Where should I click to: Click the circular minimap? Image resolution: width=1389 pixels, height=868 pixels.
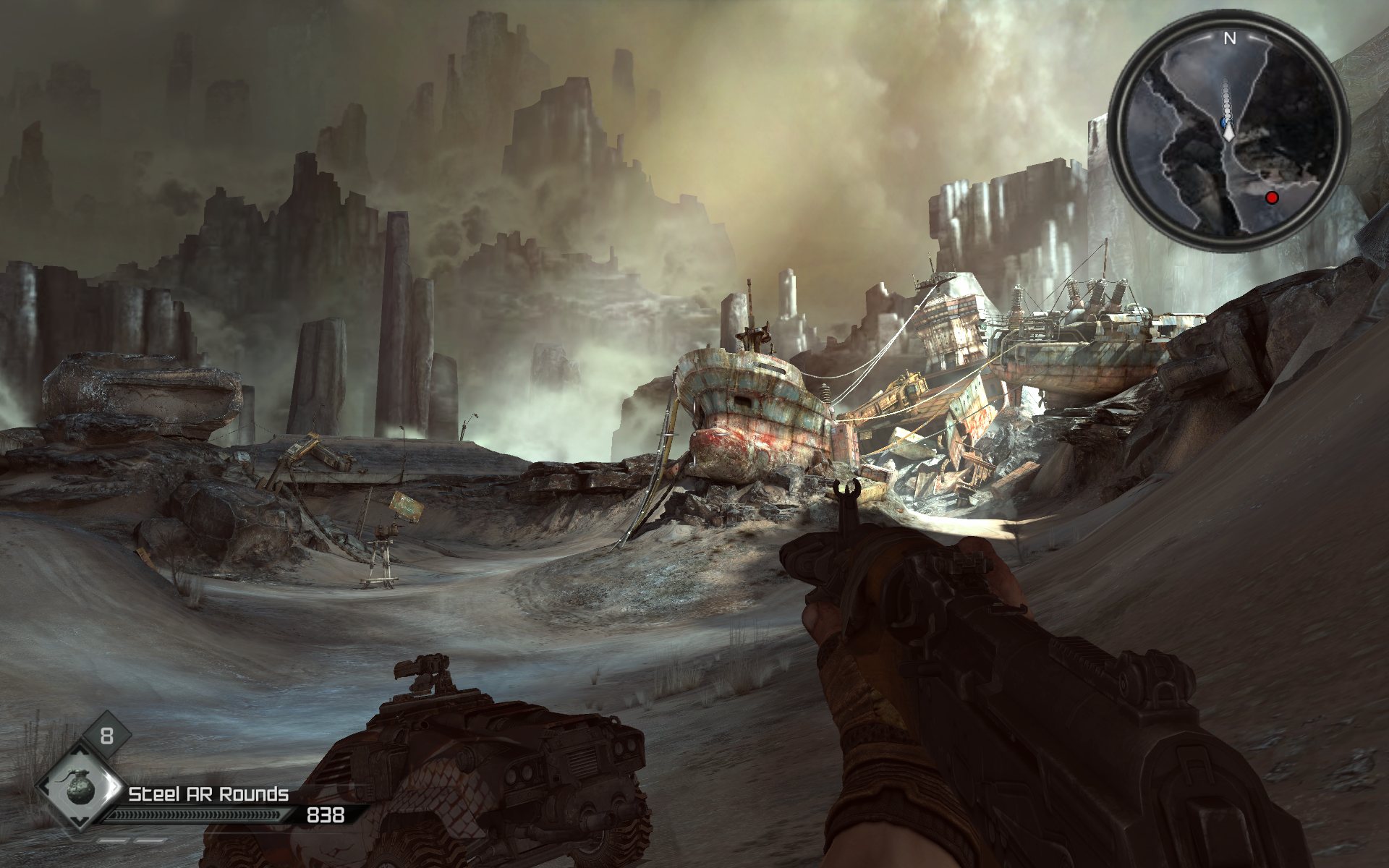1228,131
